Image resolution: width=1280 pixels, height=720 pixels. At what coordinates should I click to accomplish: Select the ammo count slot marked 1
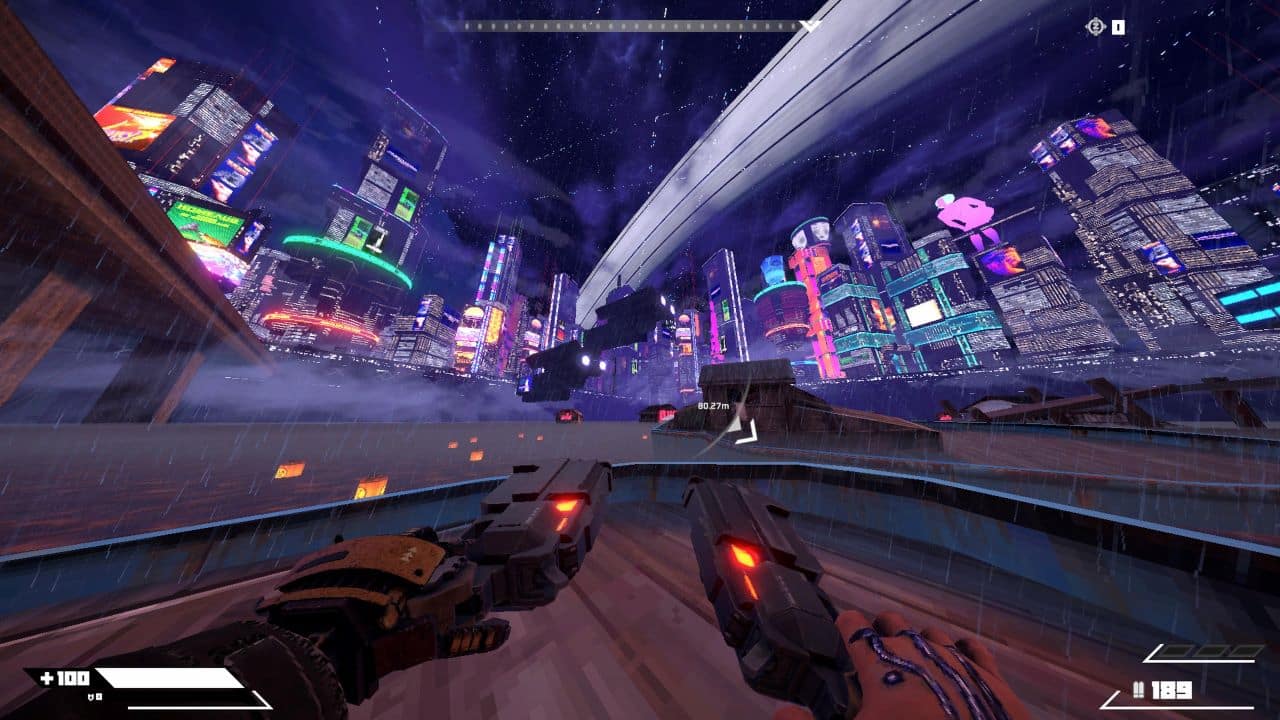point(1117,26)
